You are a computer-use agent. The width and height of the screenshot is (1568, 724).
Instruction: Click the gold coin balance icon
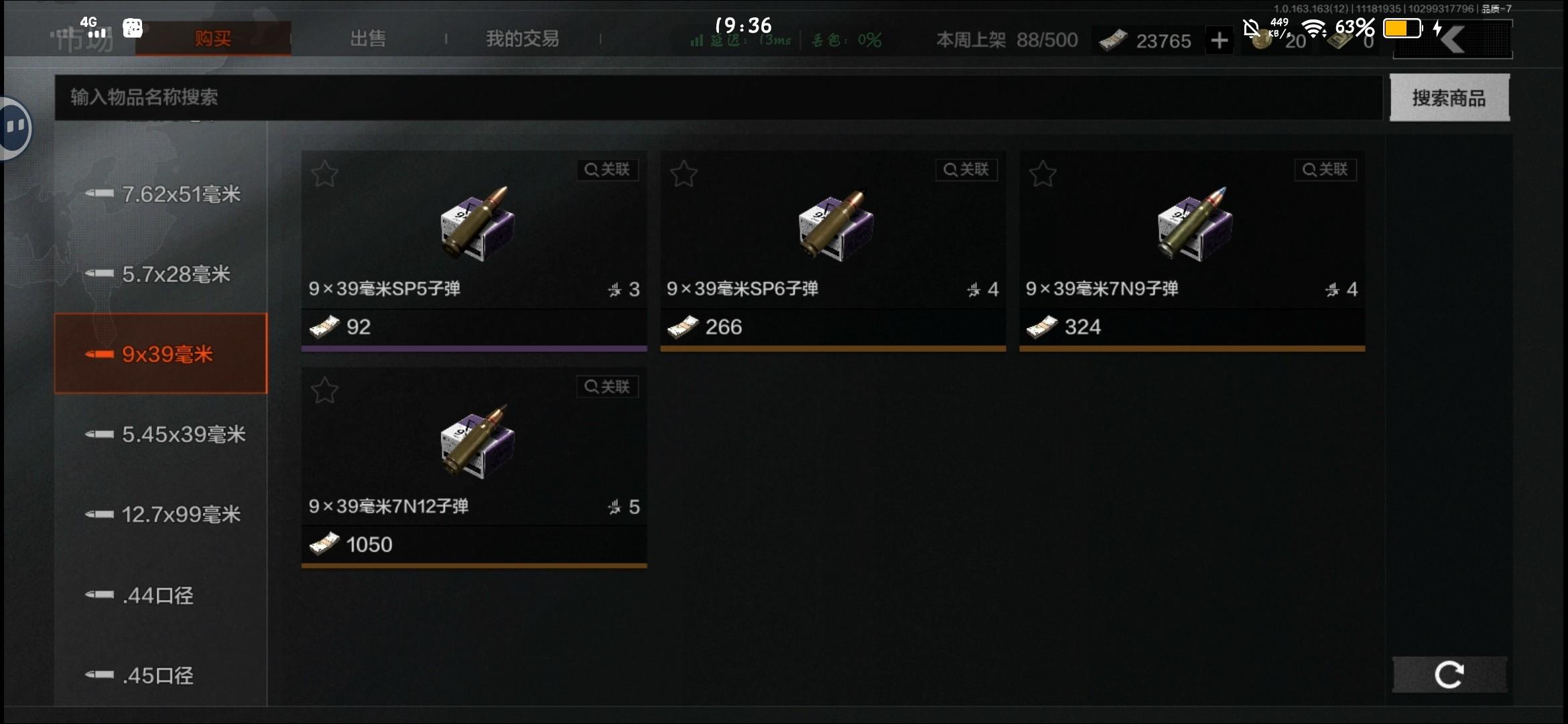pos(1262,41)
